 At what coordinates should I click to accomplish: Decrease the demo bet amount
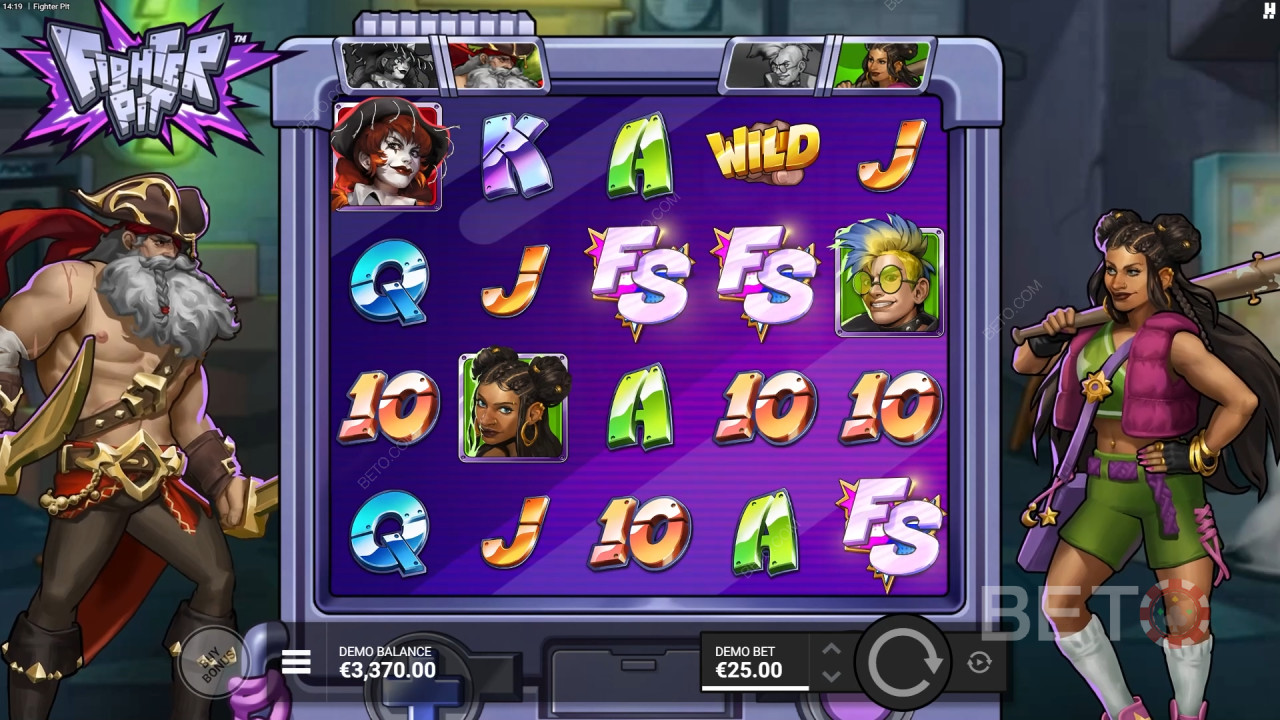(831, 676)
